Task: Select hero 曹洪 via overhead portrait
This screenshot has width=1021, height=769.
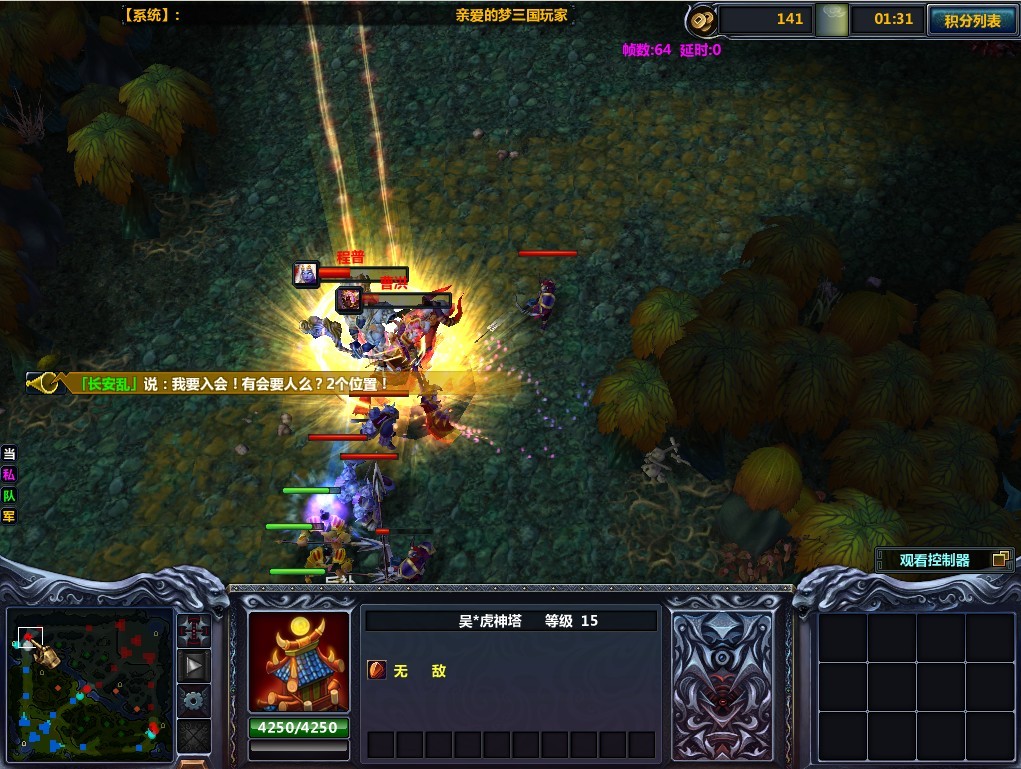Action: pos(349,299)
